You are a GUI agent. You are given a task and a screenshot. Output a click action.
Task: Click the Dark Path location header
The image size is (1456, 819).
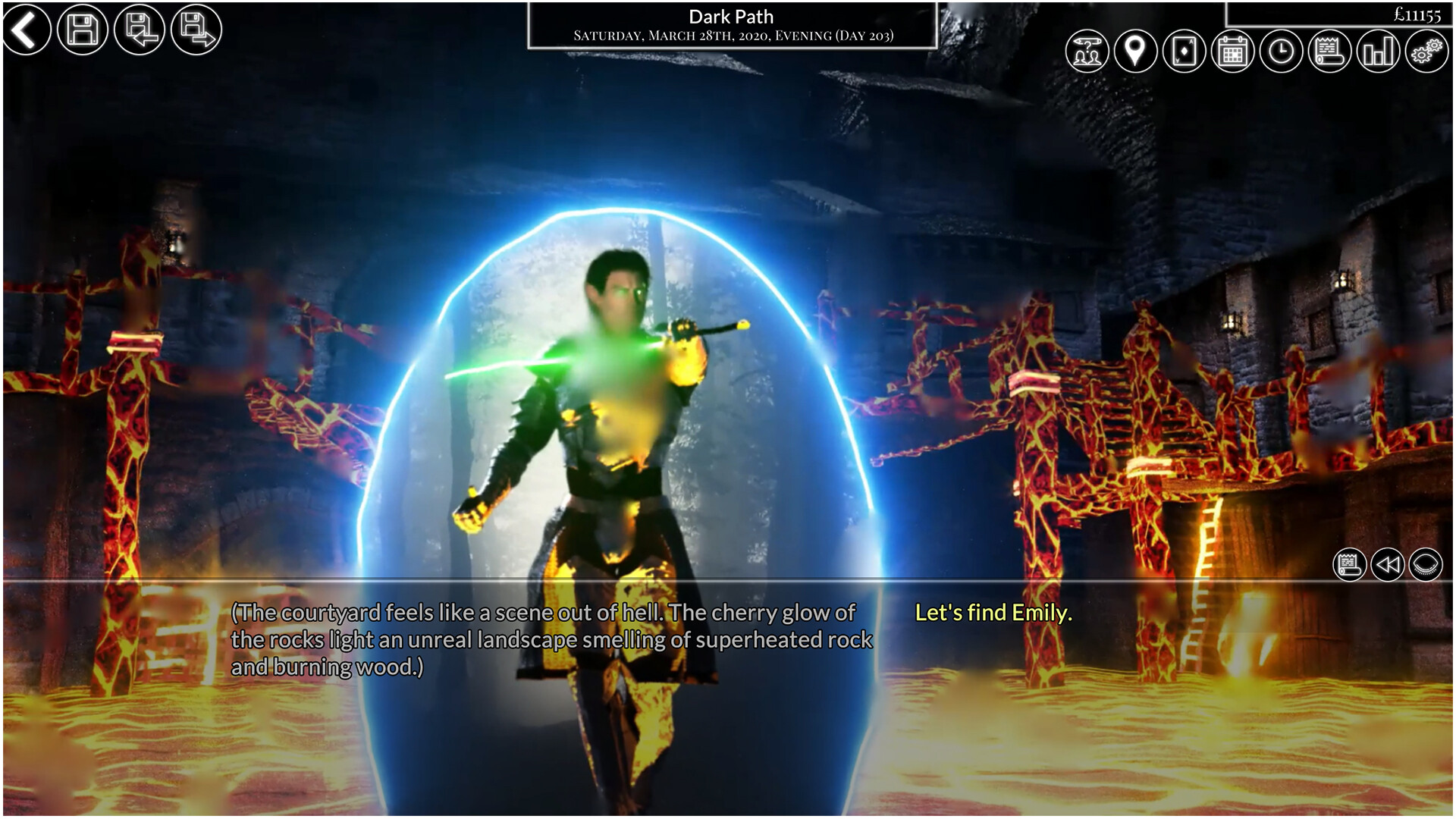pyautogui.click(x=731, y=16)
